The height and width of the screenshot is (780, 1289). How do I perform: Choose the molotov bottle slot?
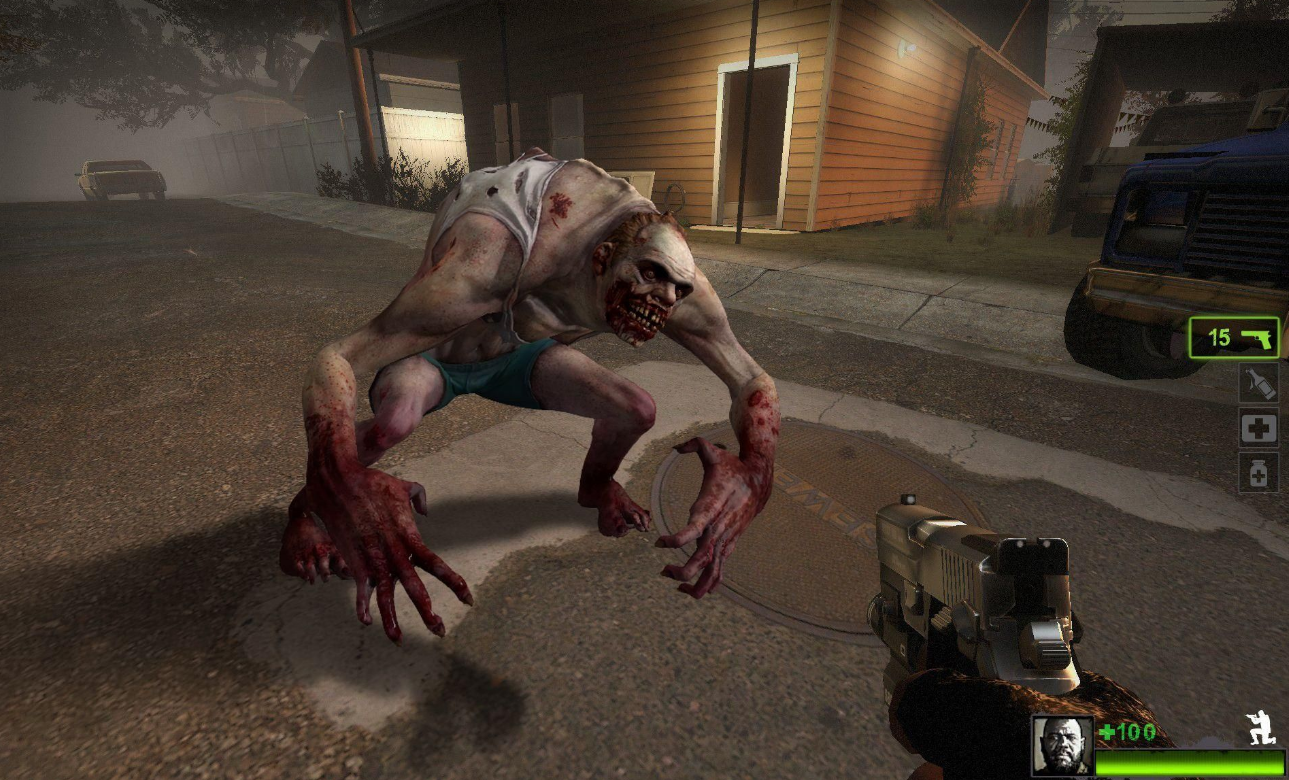click(1258, 384)
